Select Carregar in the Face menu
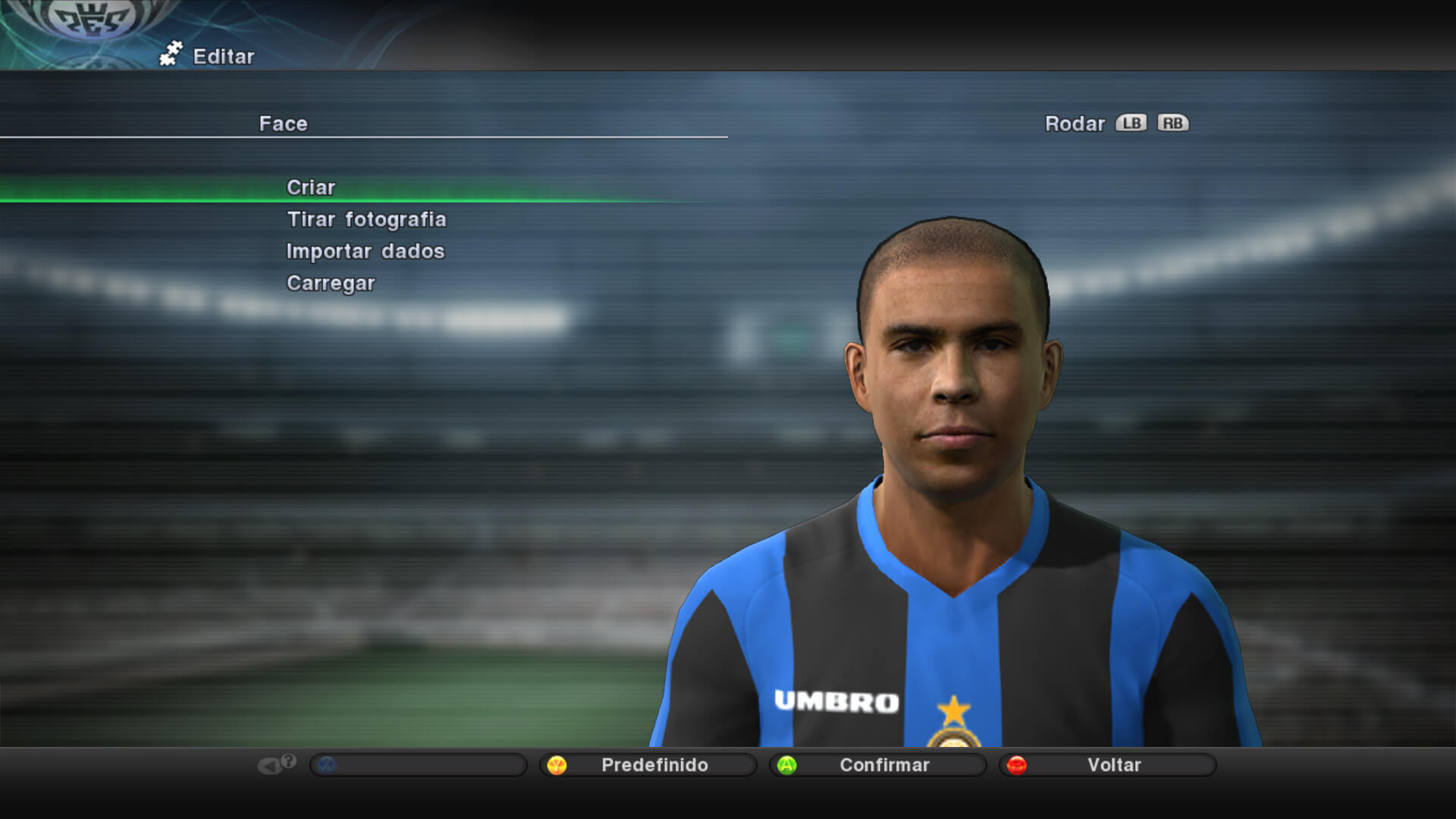This screenshot has height=819, width=1456. pyautogui.click(x=331, y=283)
